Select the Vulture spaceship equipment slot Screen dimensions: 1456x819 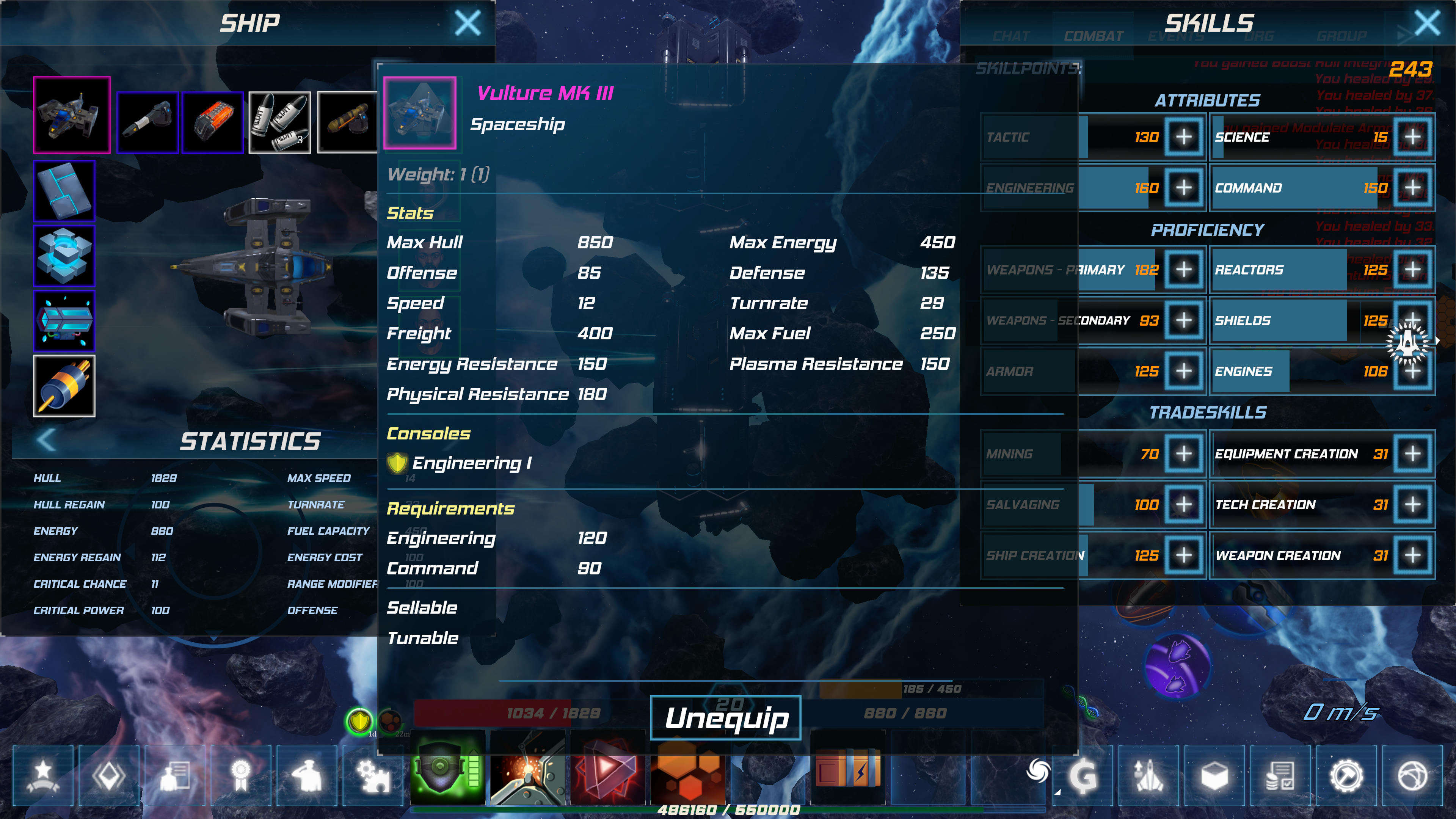[72, 115]
